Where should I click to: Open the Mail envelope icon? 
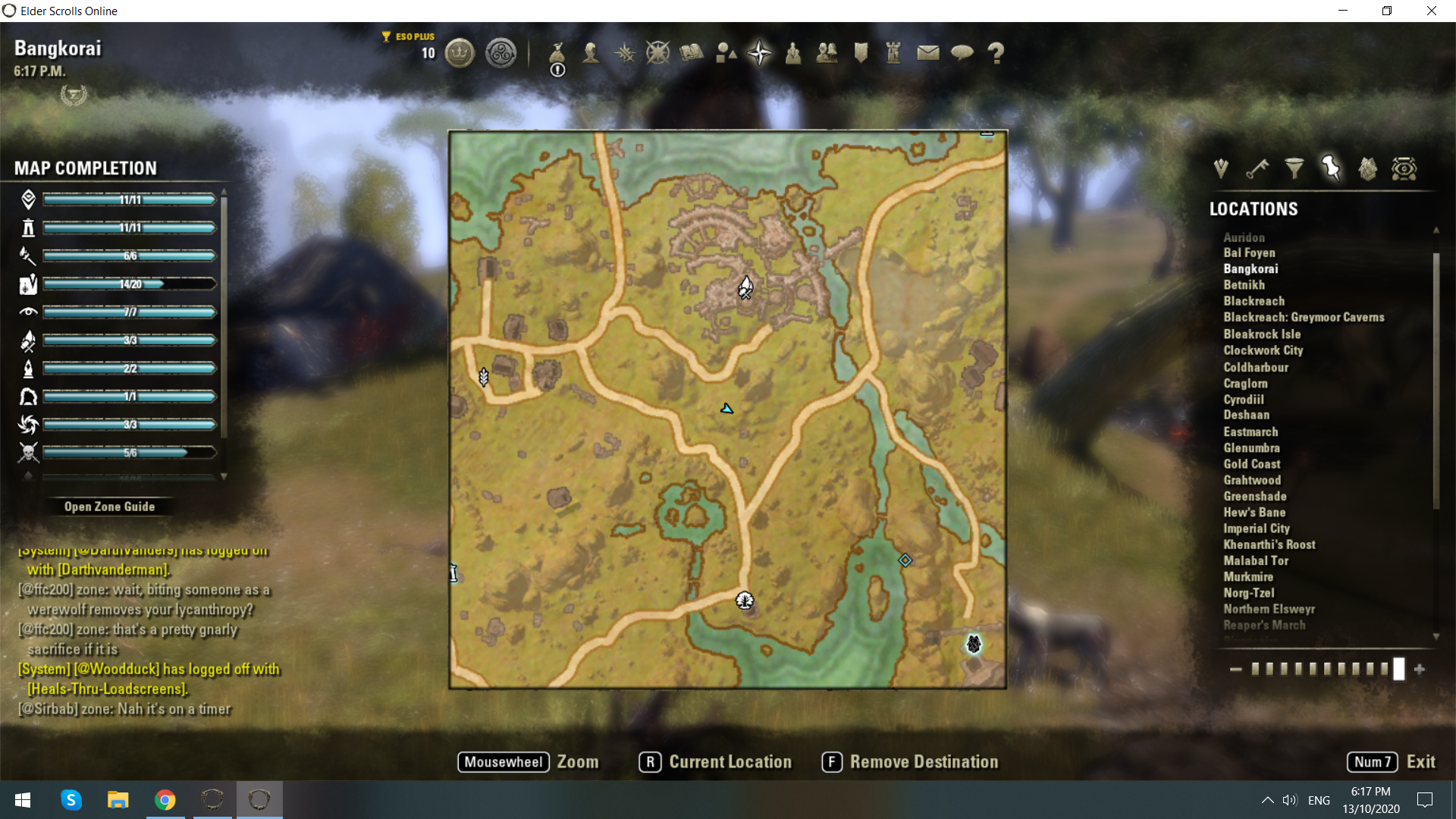[928, 53]
